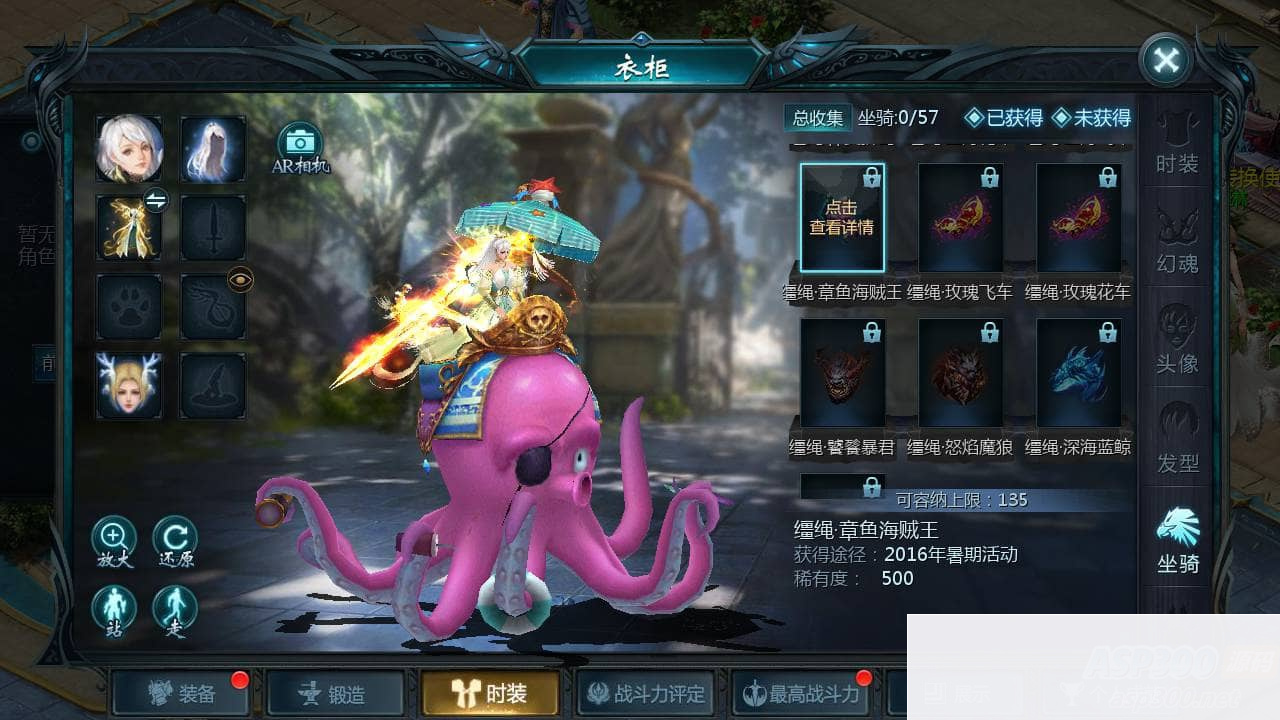Switch to the 锻造 forging tab
Viewport: 1280px width, 720px height.
click(334, 694)
